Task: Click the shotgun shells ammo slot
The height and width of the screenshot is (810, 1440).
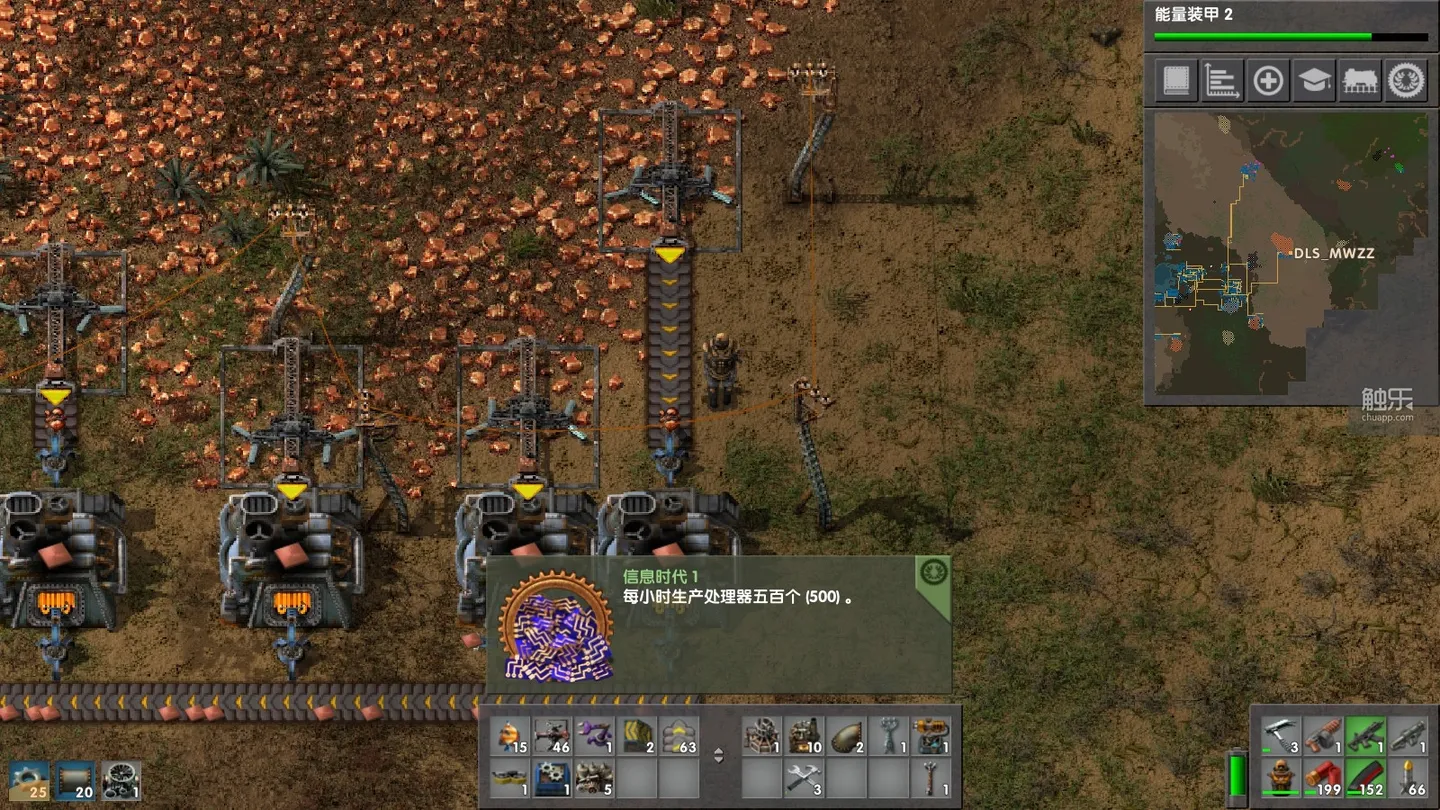Action: pos(1322,777)
